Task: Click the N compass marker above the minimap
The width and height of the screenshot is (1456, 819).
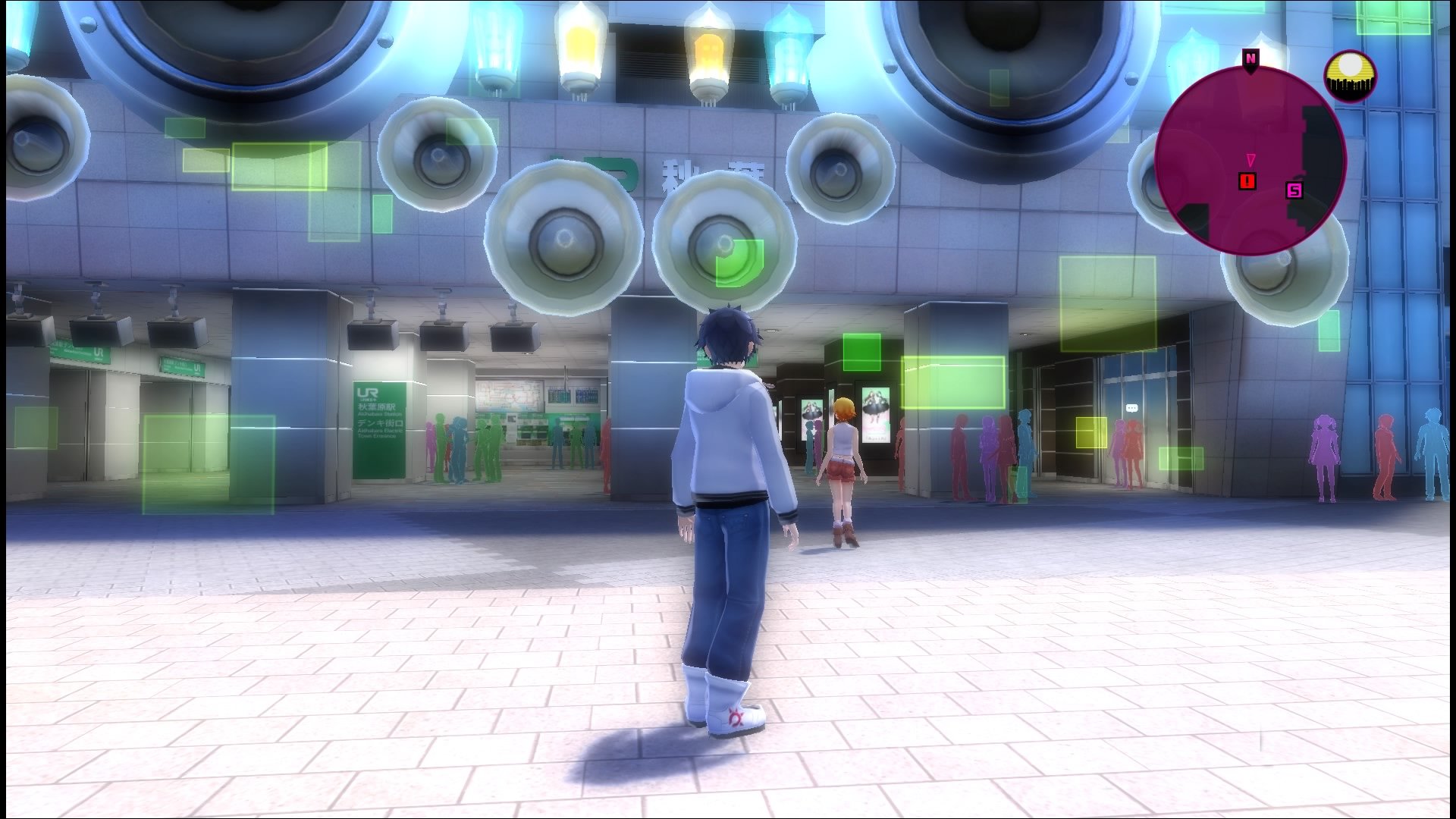Action: click(1250, 58)
